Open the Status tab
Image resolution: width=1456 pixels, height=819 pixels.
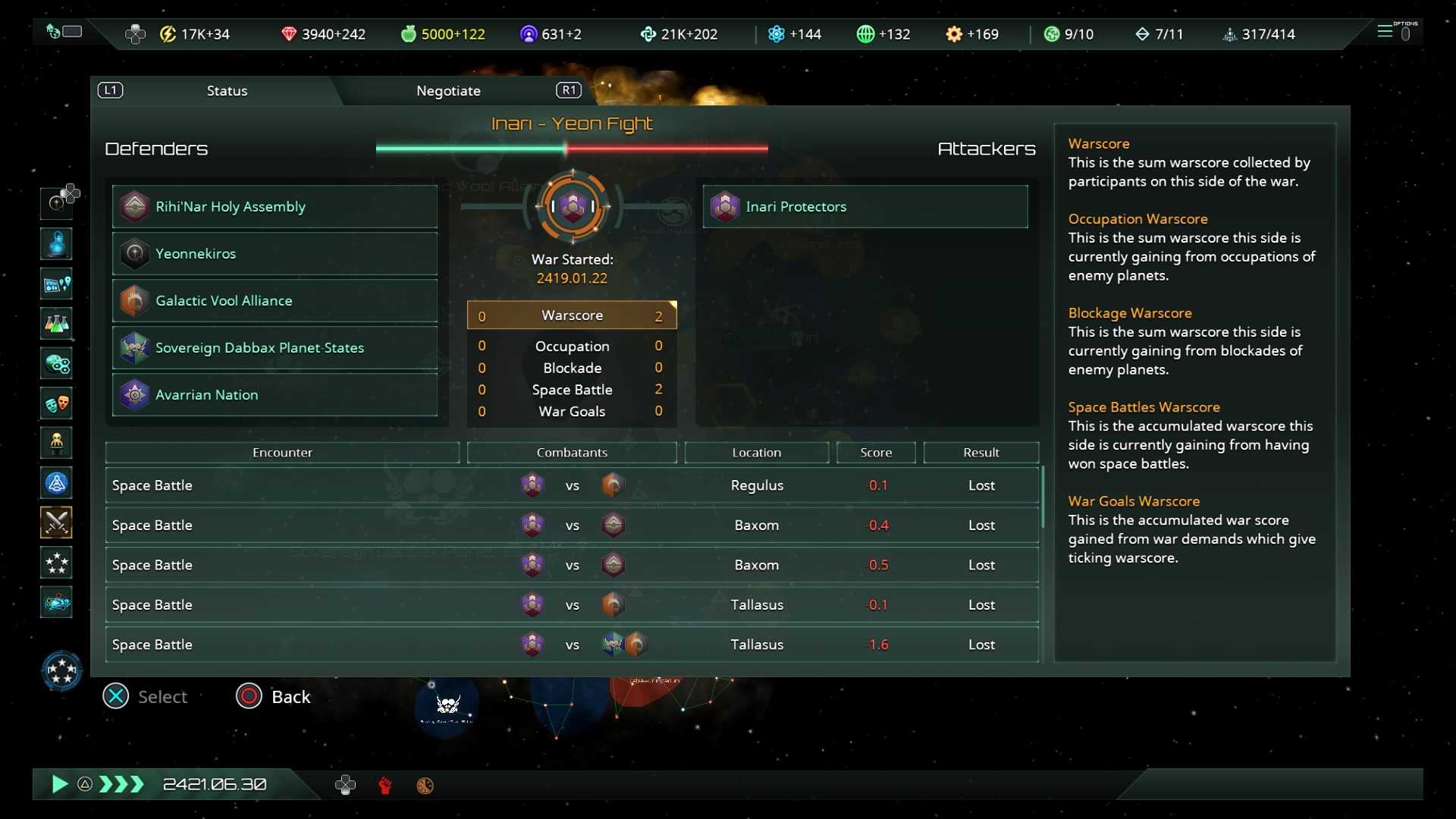[227, 91]
